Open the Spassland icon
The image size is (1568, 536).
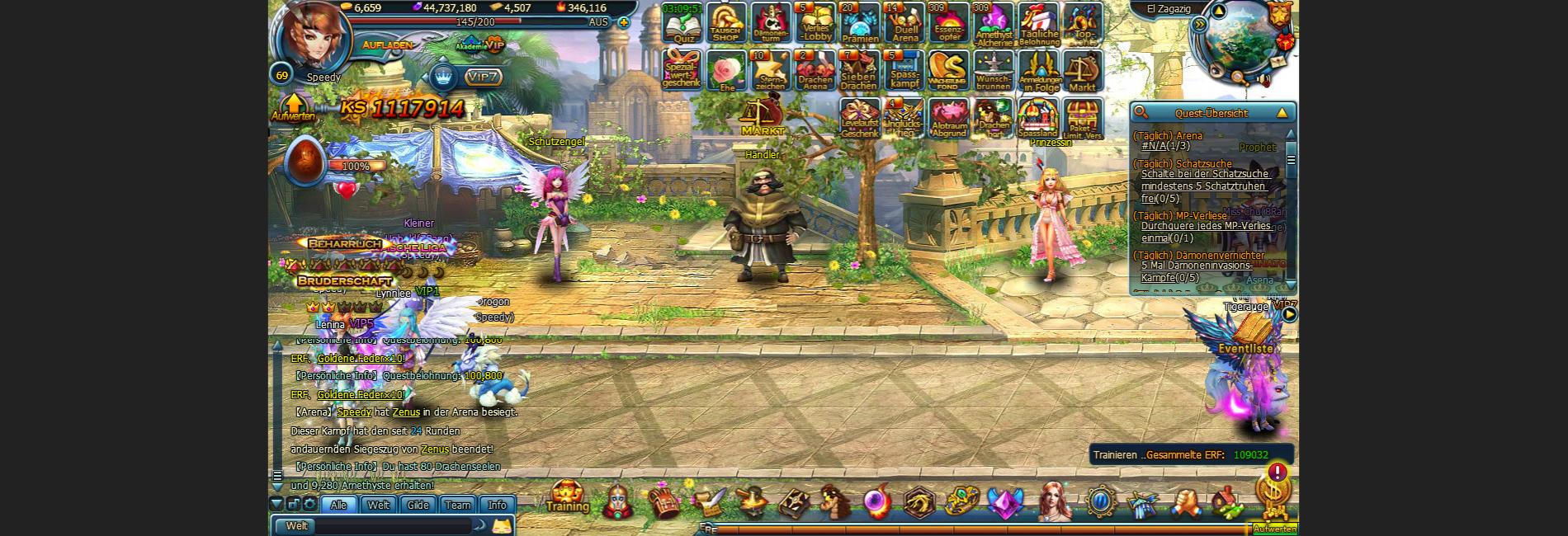tap(1037, 118)
